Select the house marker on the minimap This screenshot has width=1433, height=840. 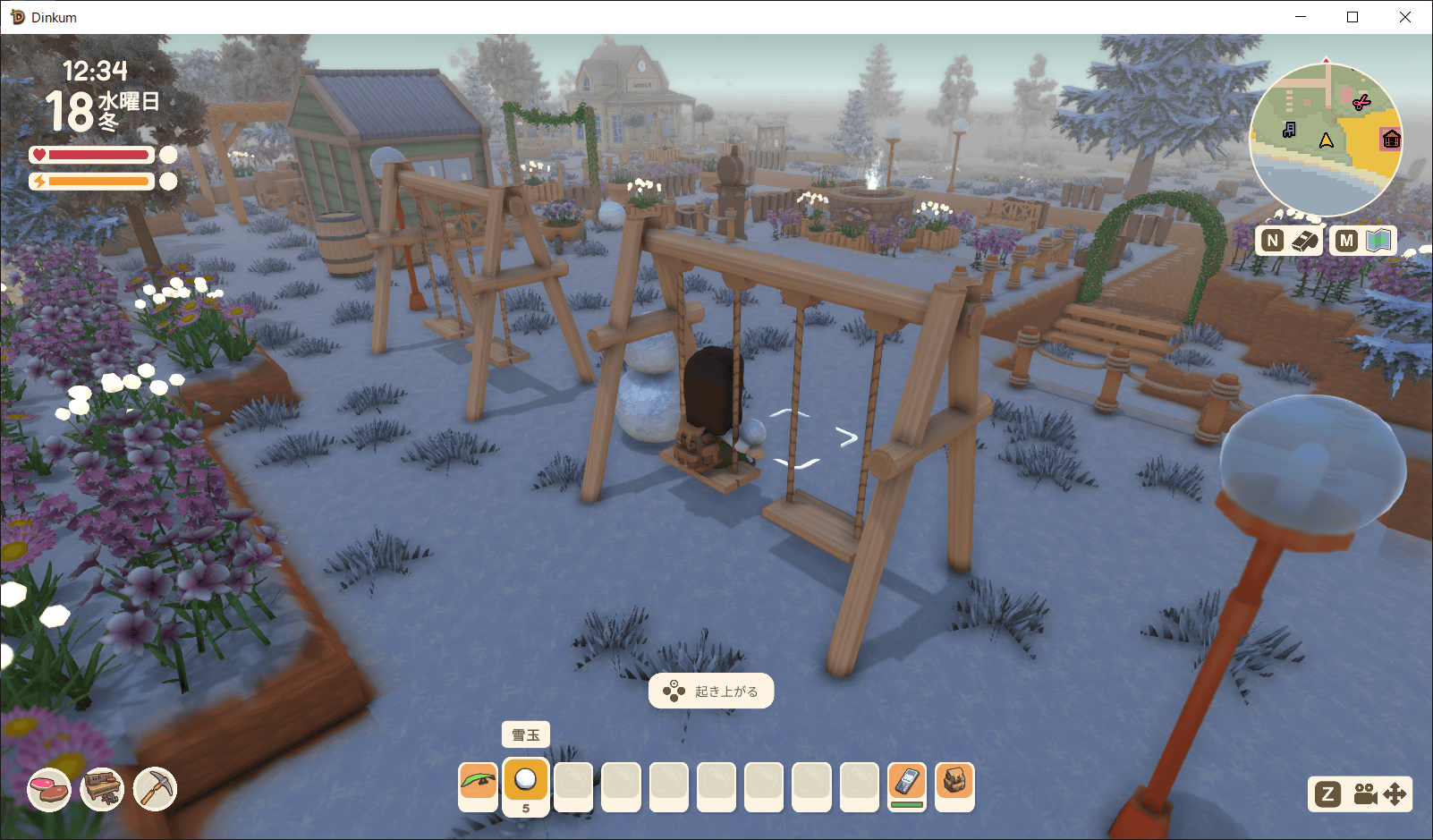click(x=1391, y=140)
